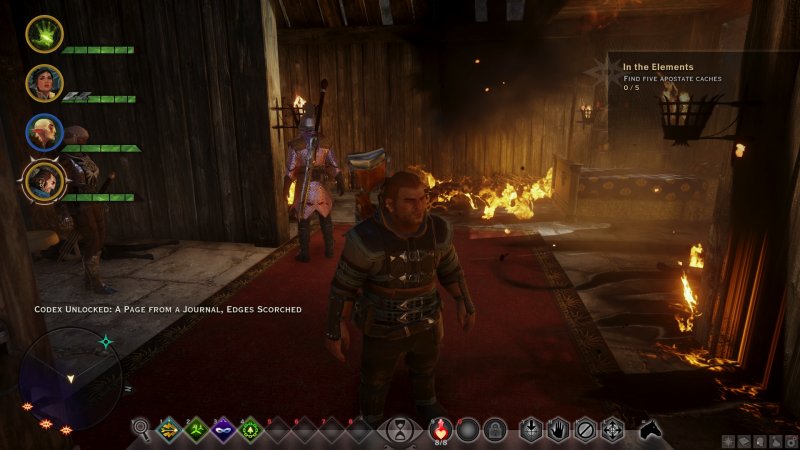Use the red health potion
The width and height of the screenshot is (800, 450).
440,430
